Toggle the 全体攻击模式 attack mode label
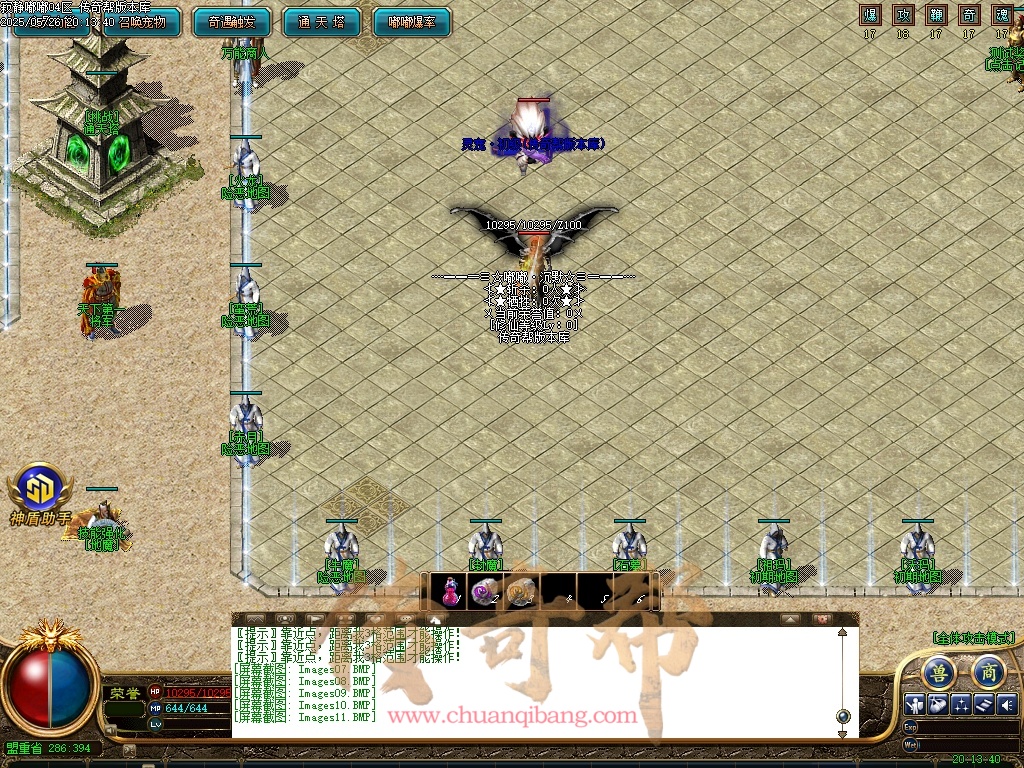The width and height of the screenshot is (1024, 768). (973, 637)
